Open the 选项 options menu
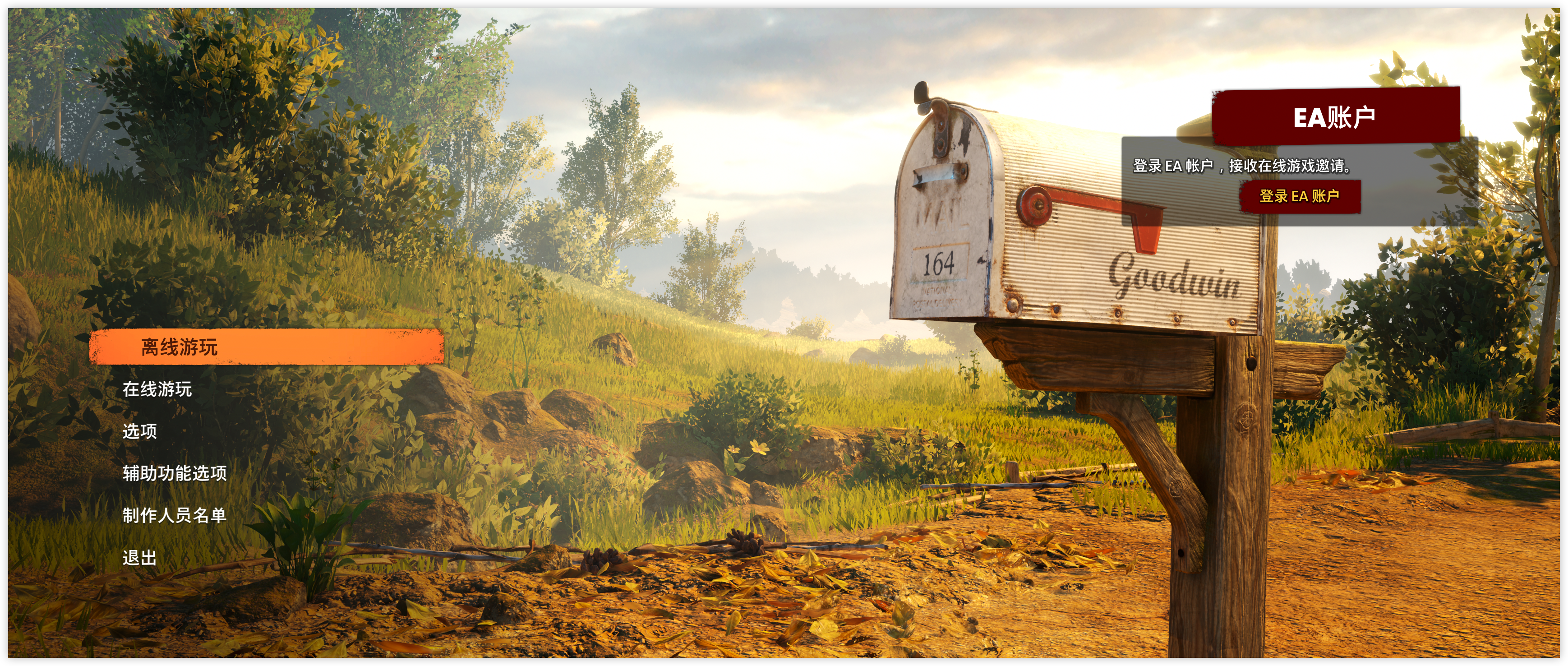This screenshot has width=1568, height=666. (139, 431)
